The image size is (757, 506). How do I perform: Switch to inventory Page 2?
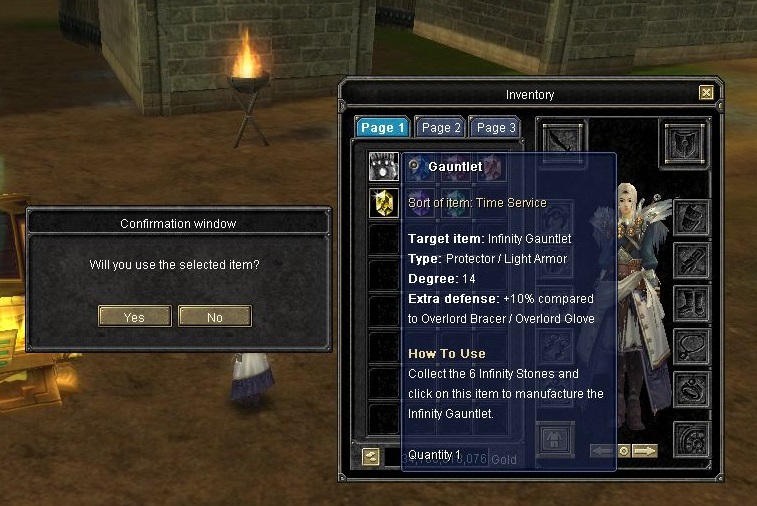[441, 128]
